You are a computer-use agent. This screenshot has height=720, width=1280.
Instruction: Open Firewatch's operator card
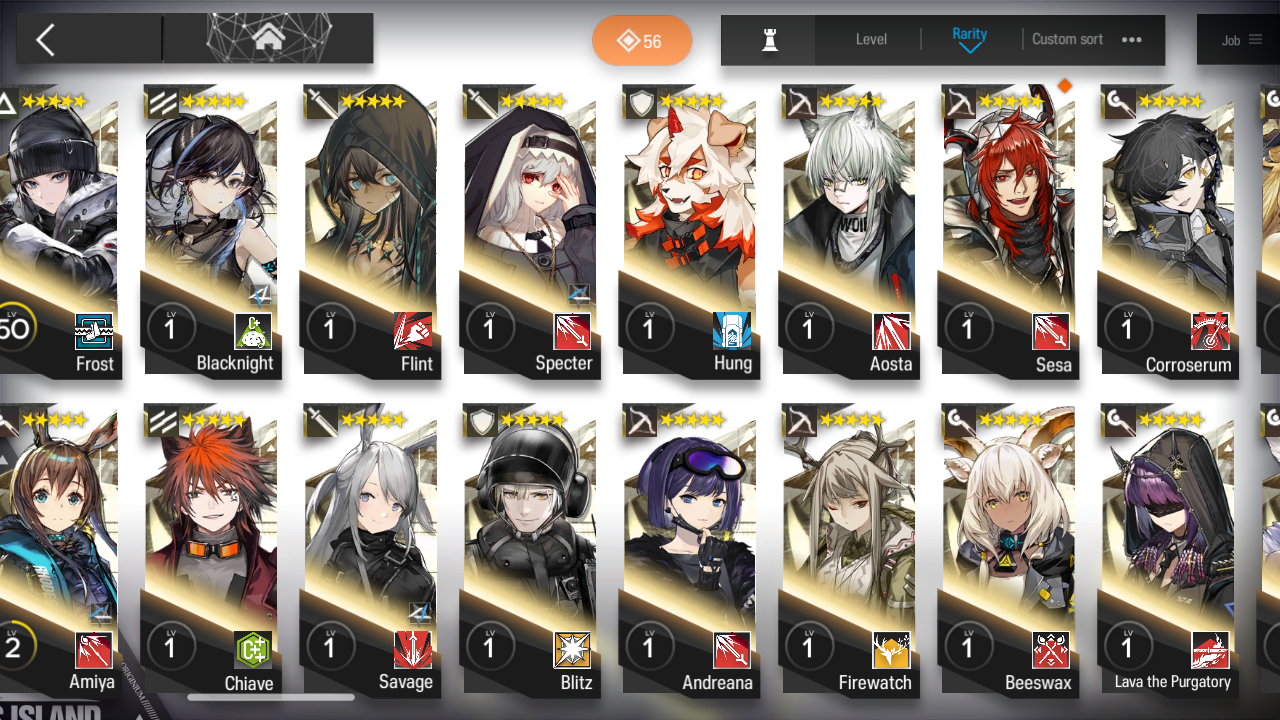tap(849, 550)
